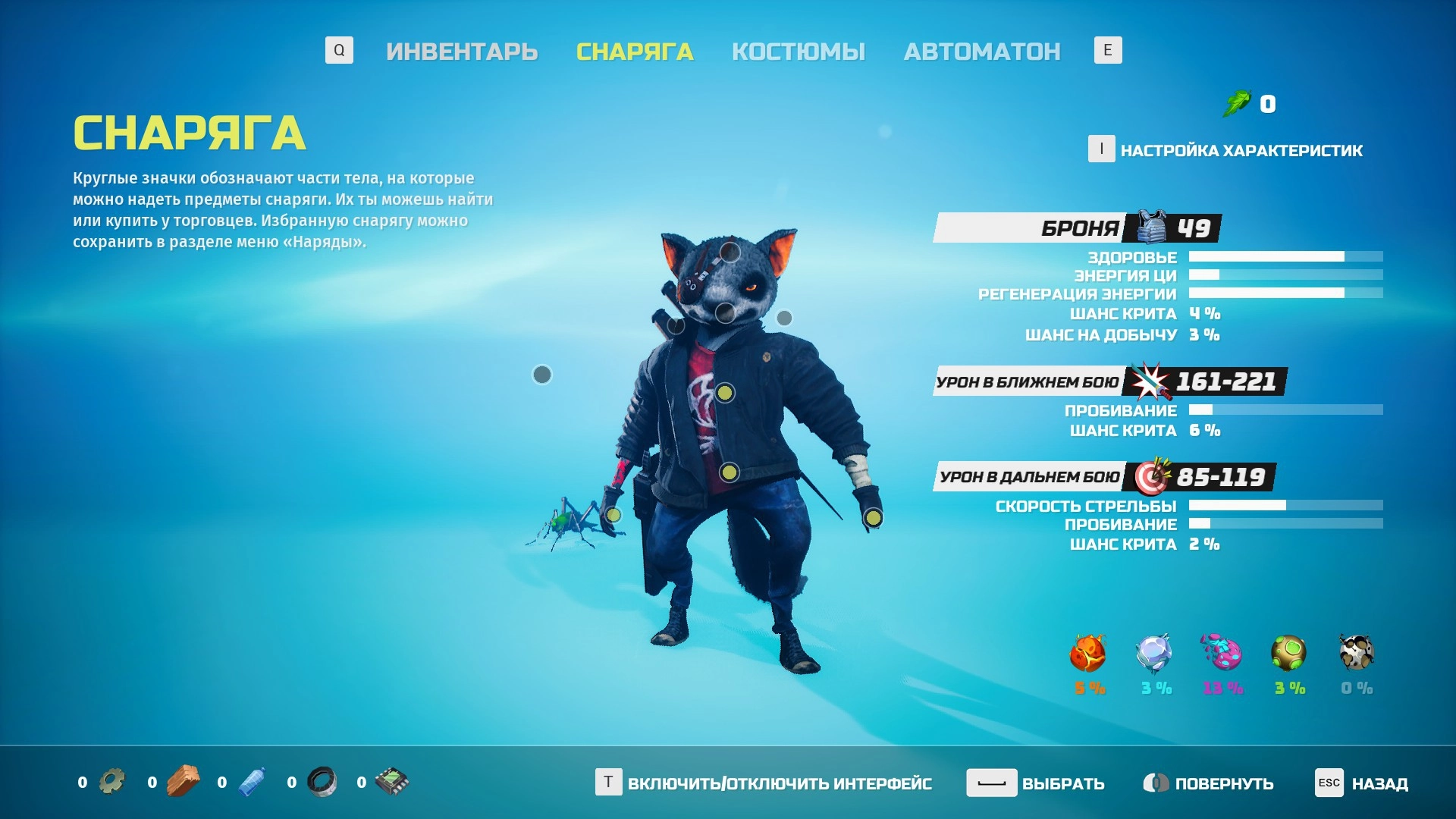This screenshot has width=1456, height=819.
Task: Click the ПОВЕРНУТЬ rotate control
Action: point(1223,783)
